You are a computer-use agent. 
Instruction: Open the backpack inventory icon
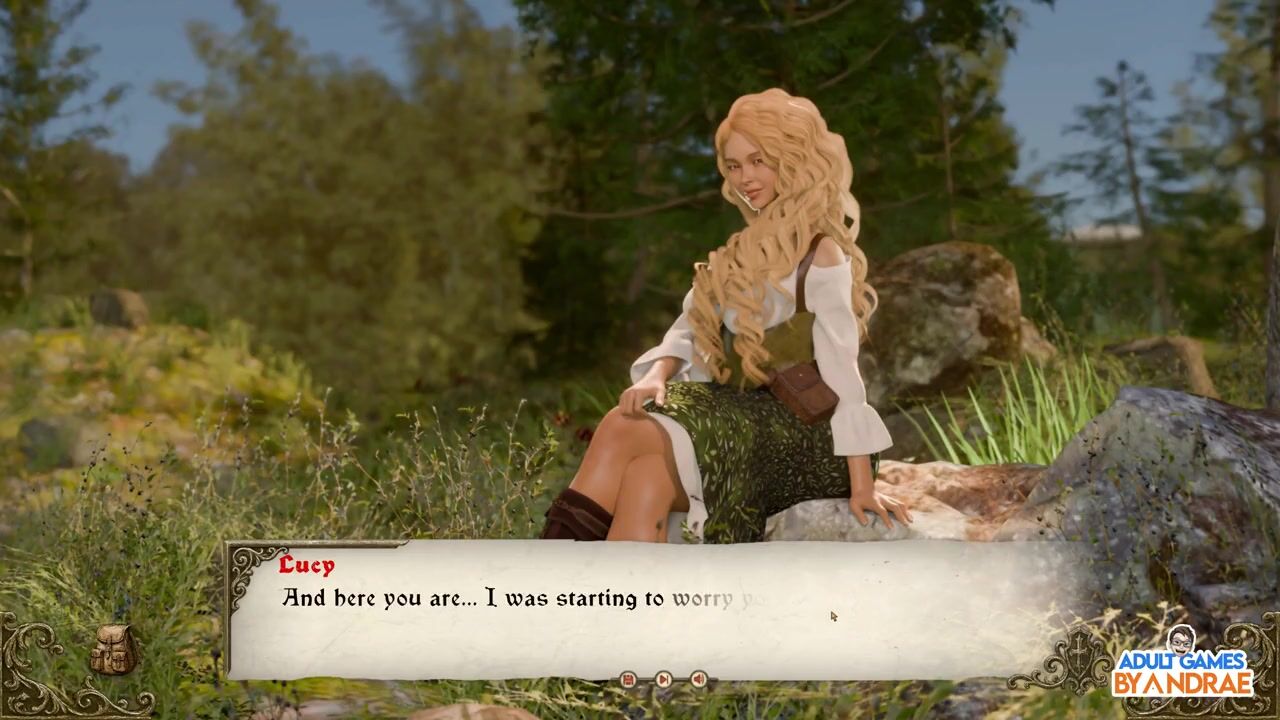(113, 651)
